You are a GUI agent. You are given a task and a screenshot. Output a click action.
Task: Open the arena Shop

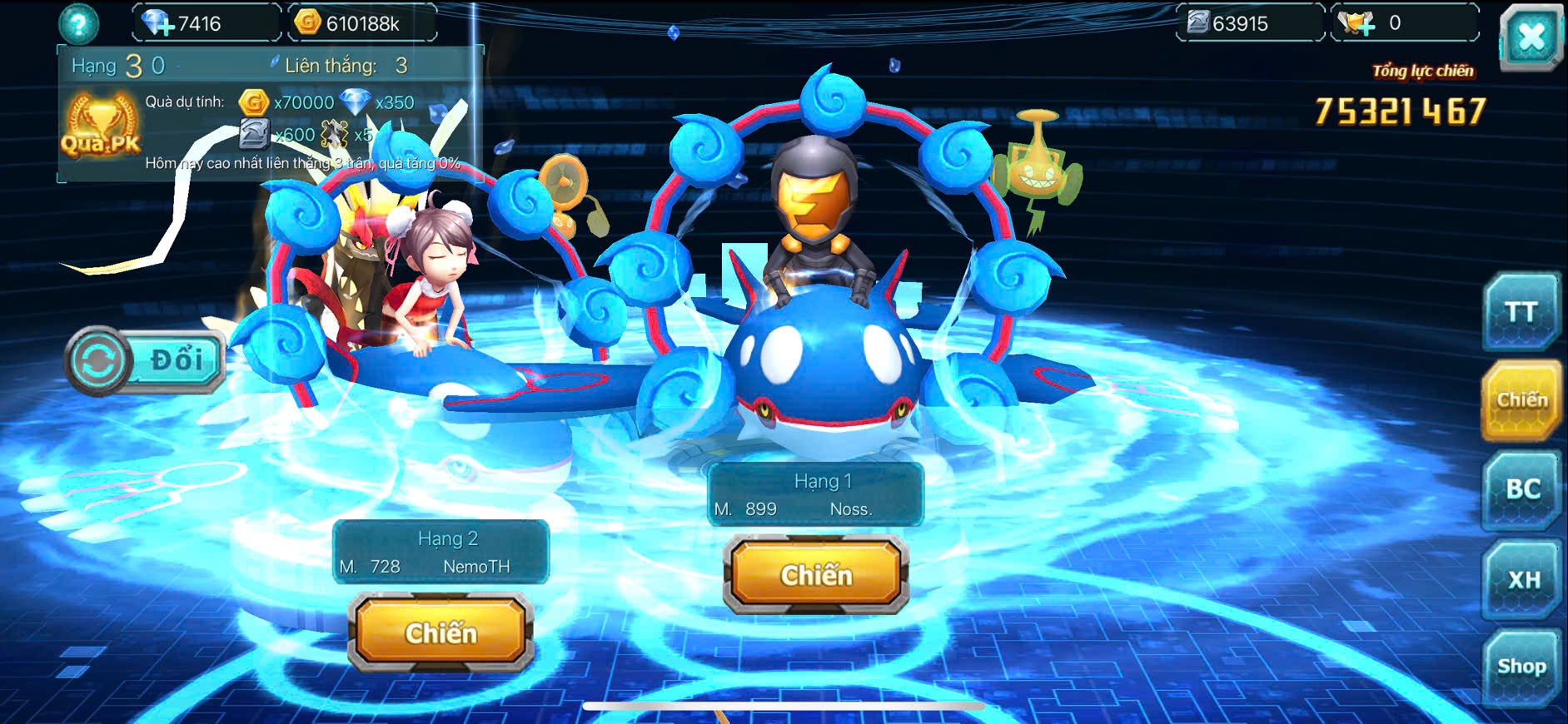(1521, 667)
